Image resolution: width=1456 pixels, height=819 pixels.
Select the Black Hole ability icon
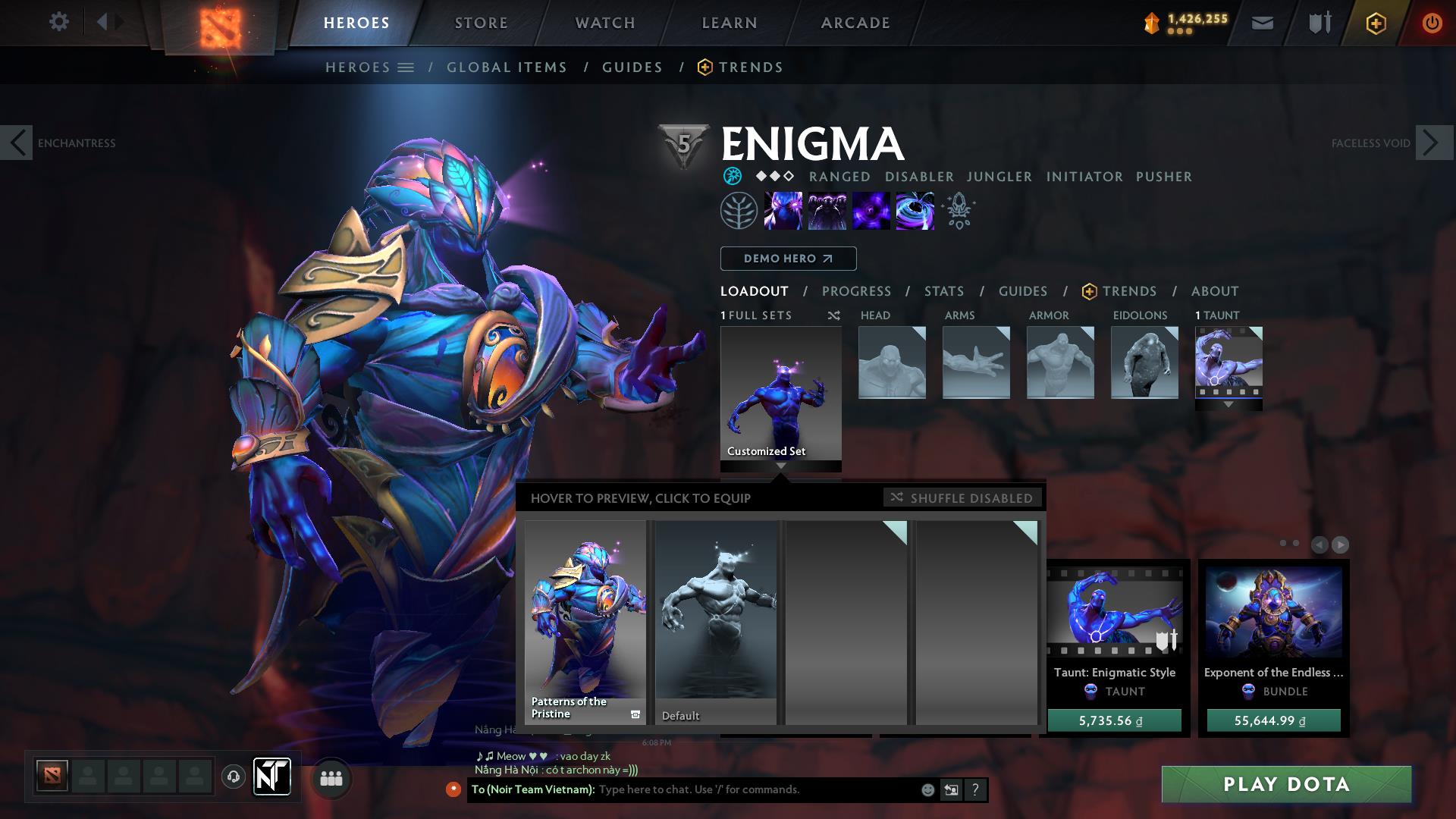914,211
